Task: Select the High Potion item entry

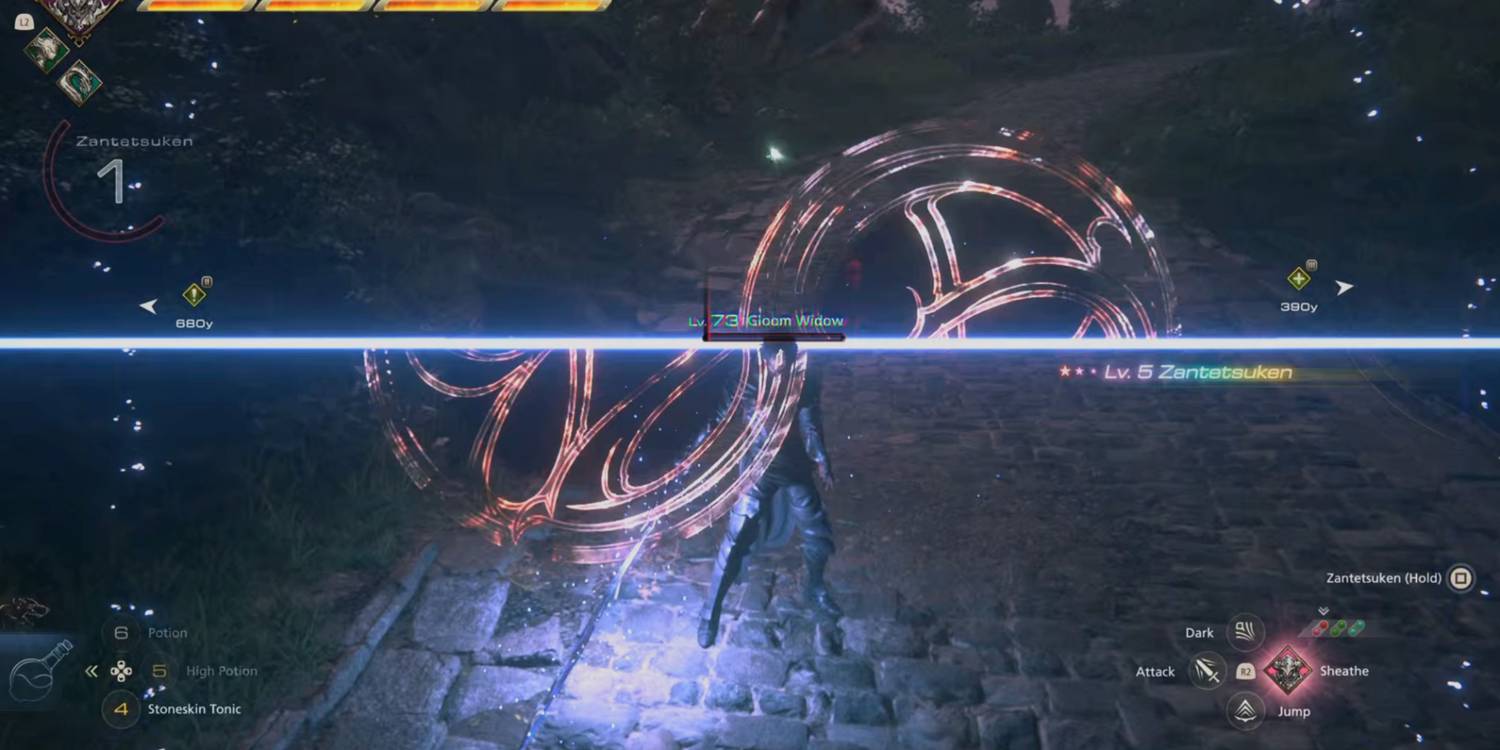Action: click(222, 671)
